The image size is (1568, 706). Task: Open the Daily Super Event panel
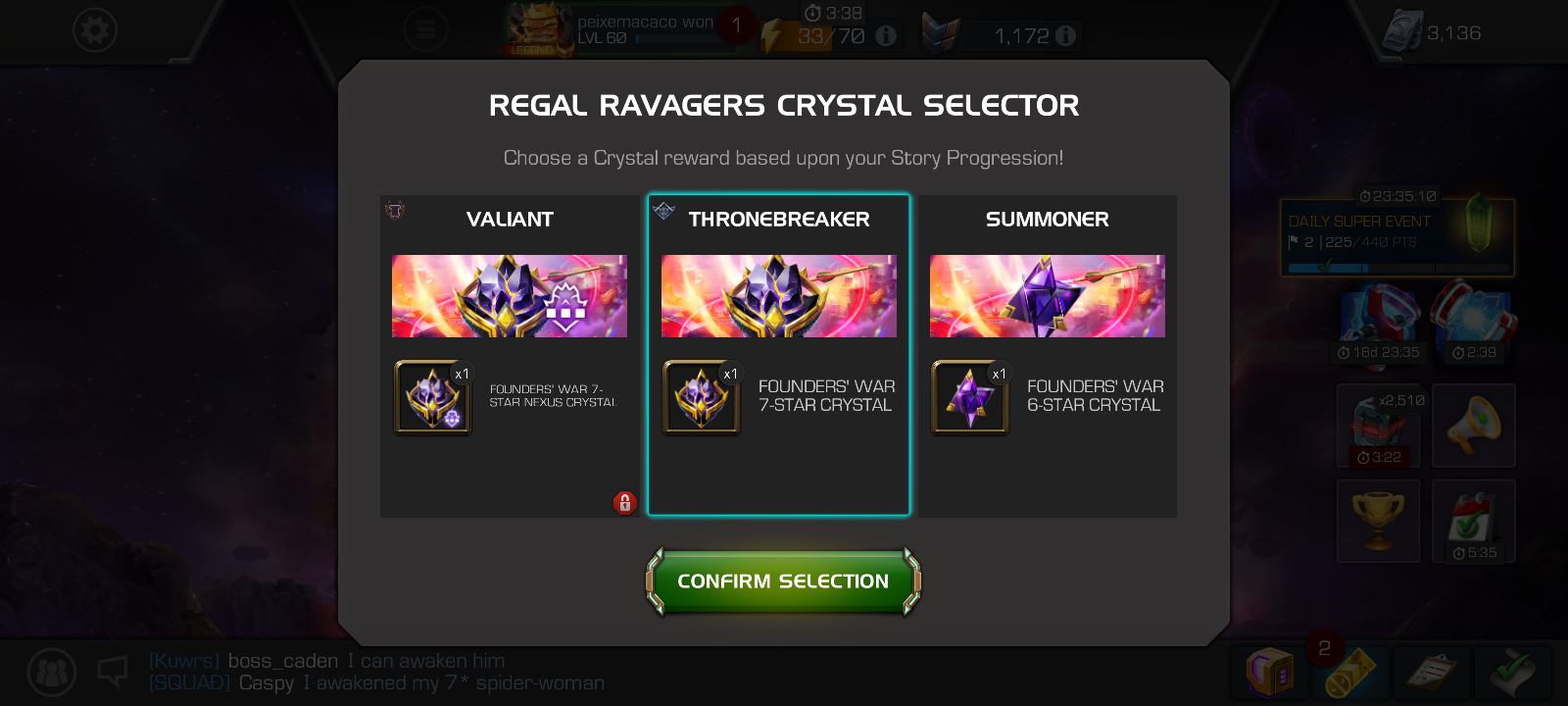pos(1396,237)
